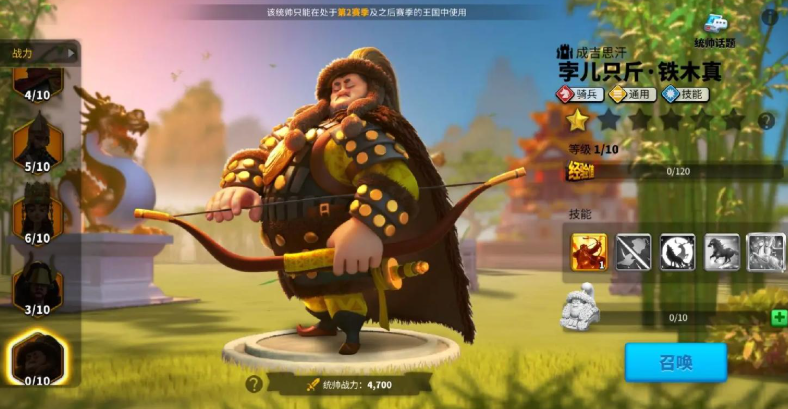Choose the commander portrait showing 6/10
The image size is (788, 409).
coord(37,215)
